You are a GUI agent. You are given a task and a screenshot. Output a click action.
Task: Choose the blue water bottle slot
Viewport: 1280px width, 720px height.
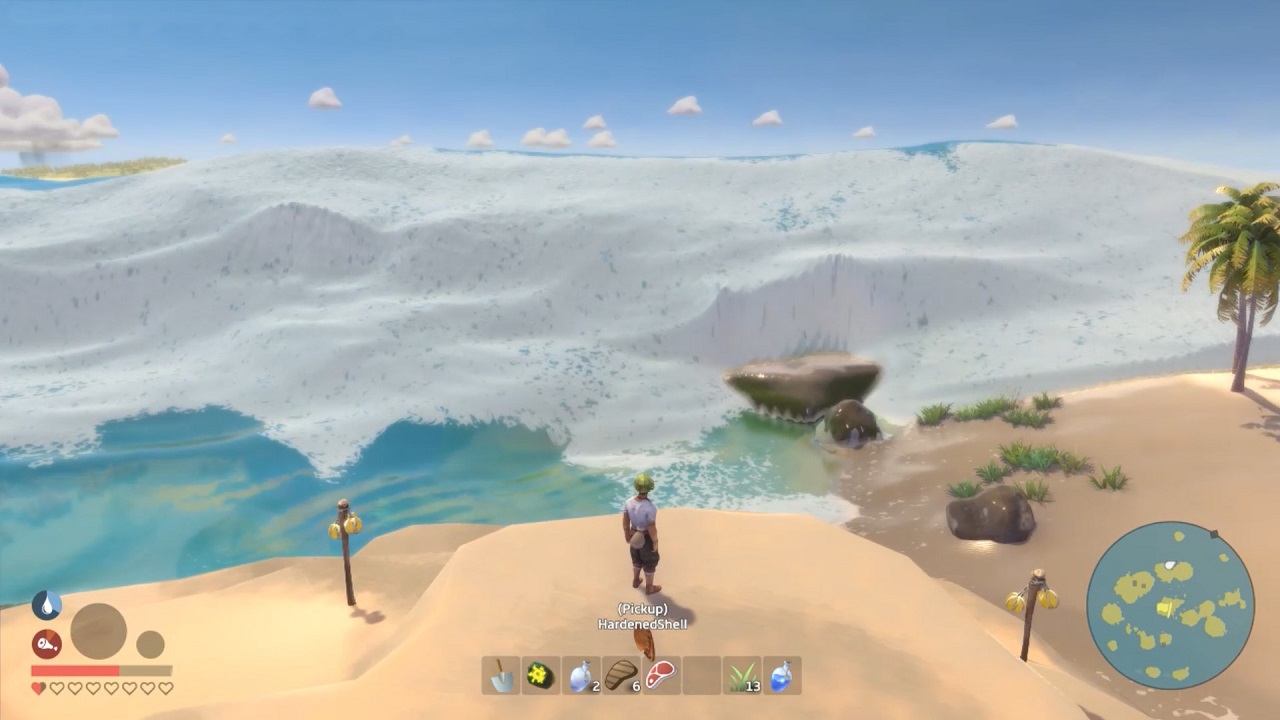(781, 676)
